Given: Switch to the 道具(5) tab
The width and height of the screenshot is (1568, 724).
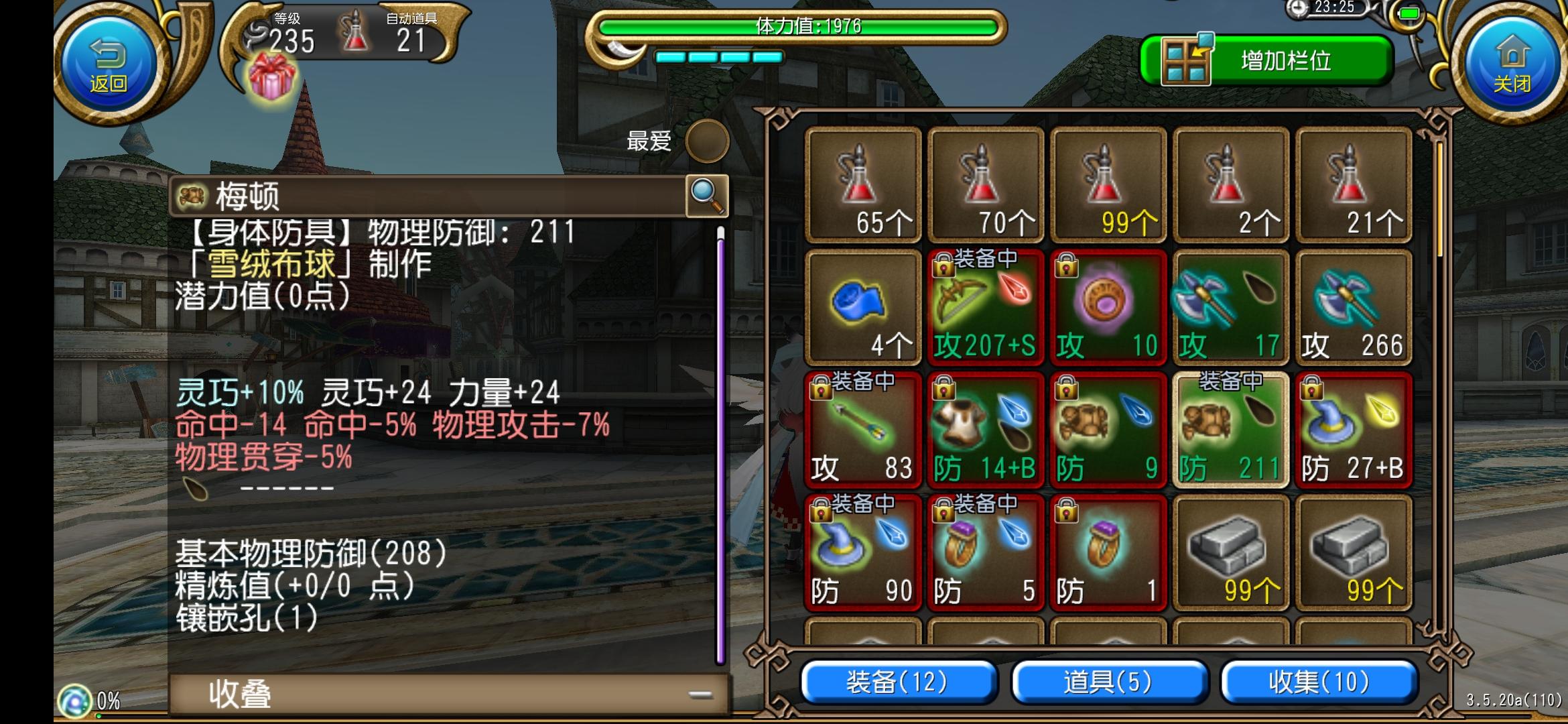Looking at the screenshot, I should click(x=1108, y=683).
